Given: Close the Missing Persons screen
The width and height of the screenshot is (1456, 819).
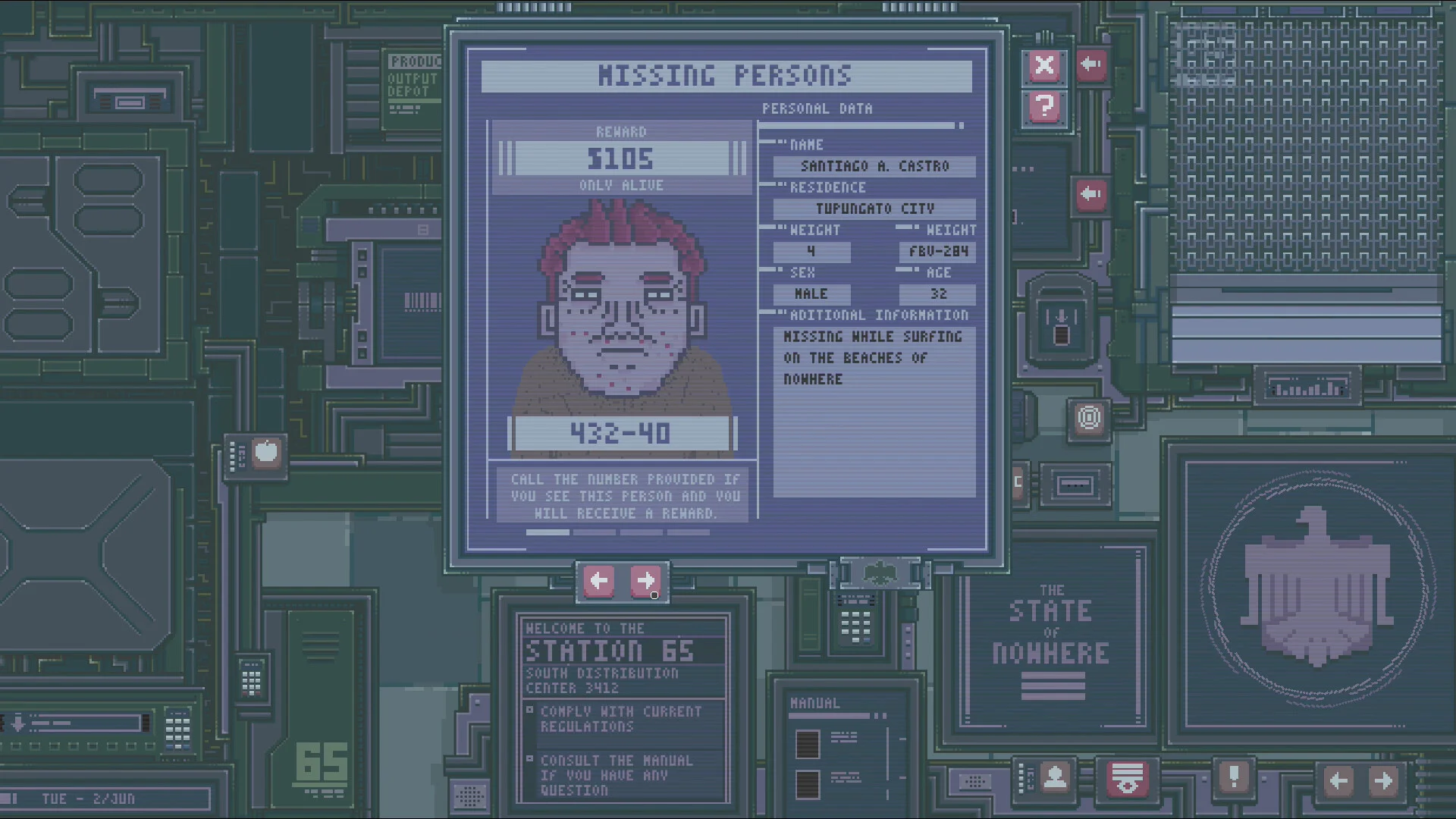Looking at the screenshot, I should [x=1044, y=66].
